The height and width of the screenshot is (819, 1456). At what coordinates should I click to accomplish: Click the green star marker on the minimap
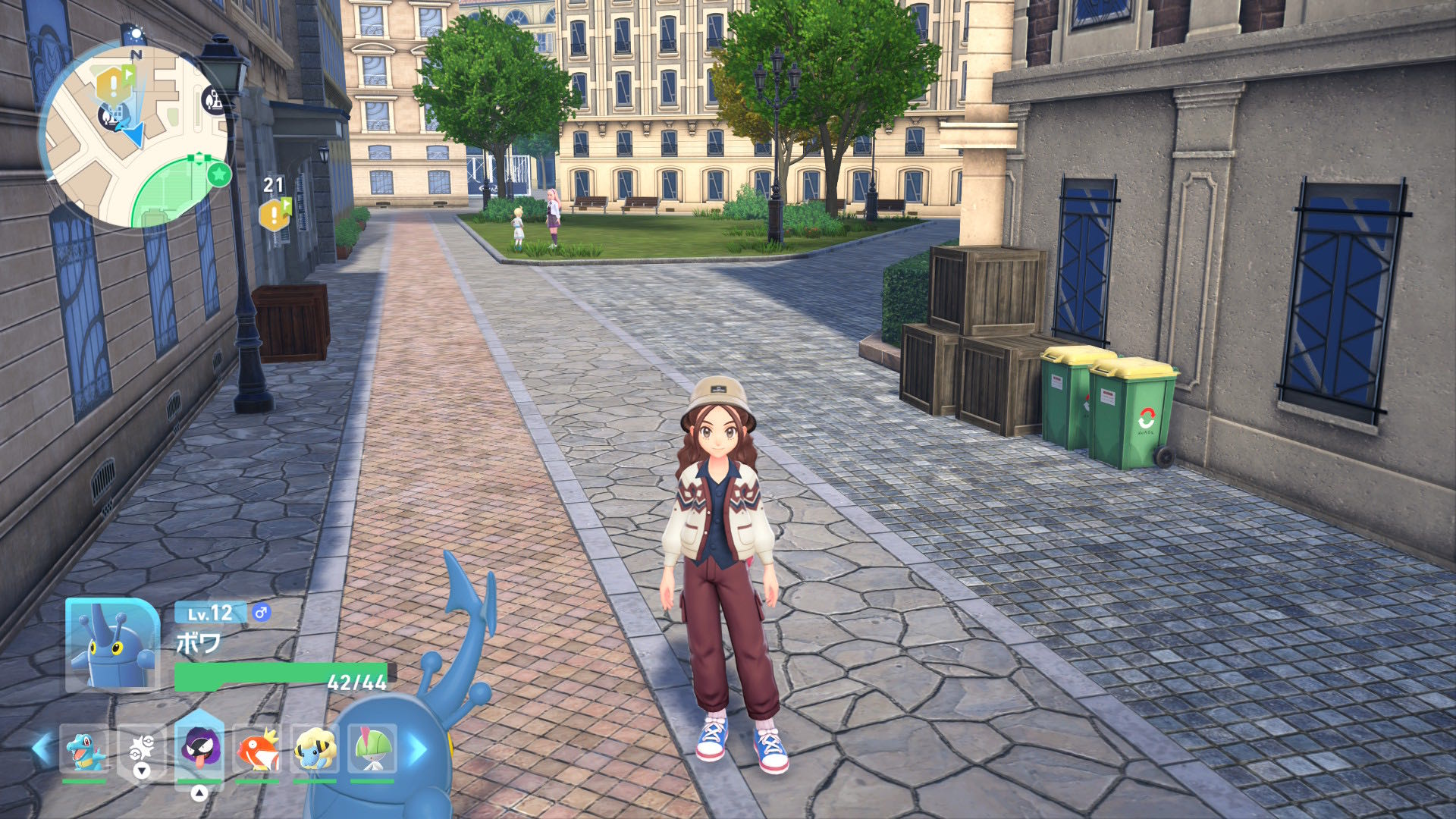pos(219,174)
